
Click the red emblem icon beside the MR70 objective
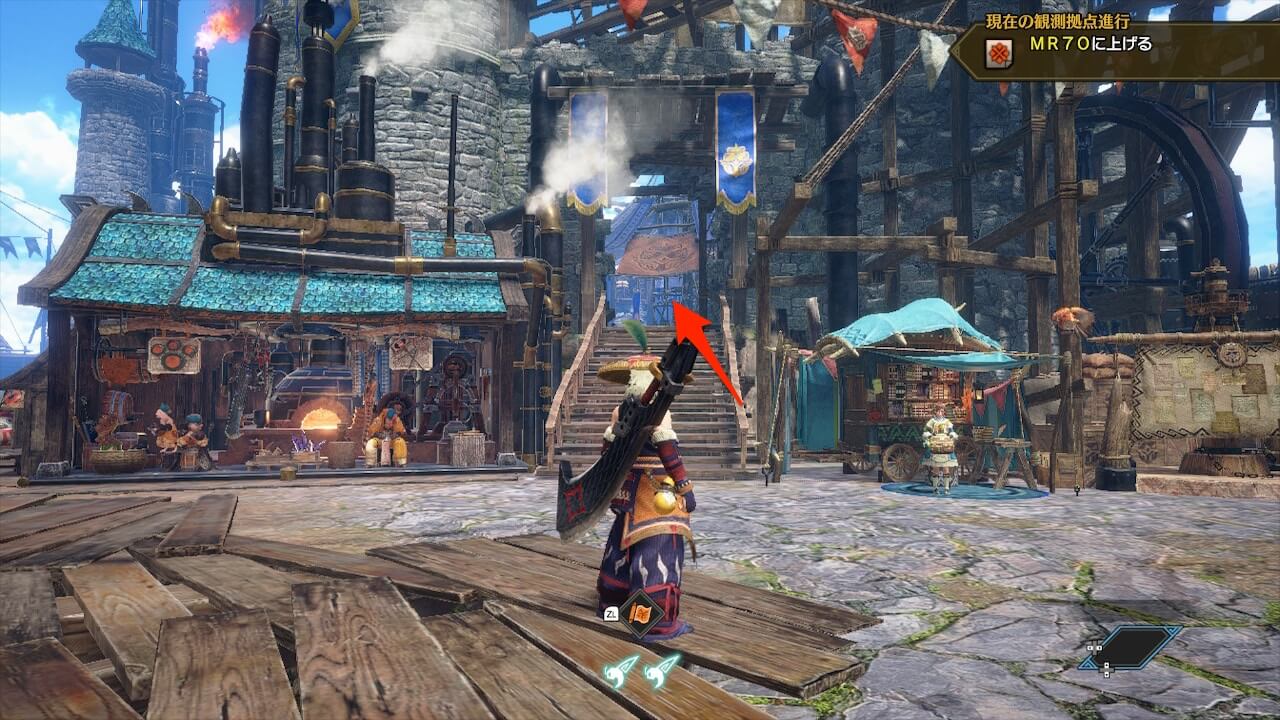coord(997,53)
